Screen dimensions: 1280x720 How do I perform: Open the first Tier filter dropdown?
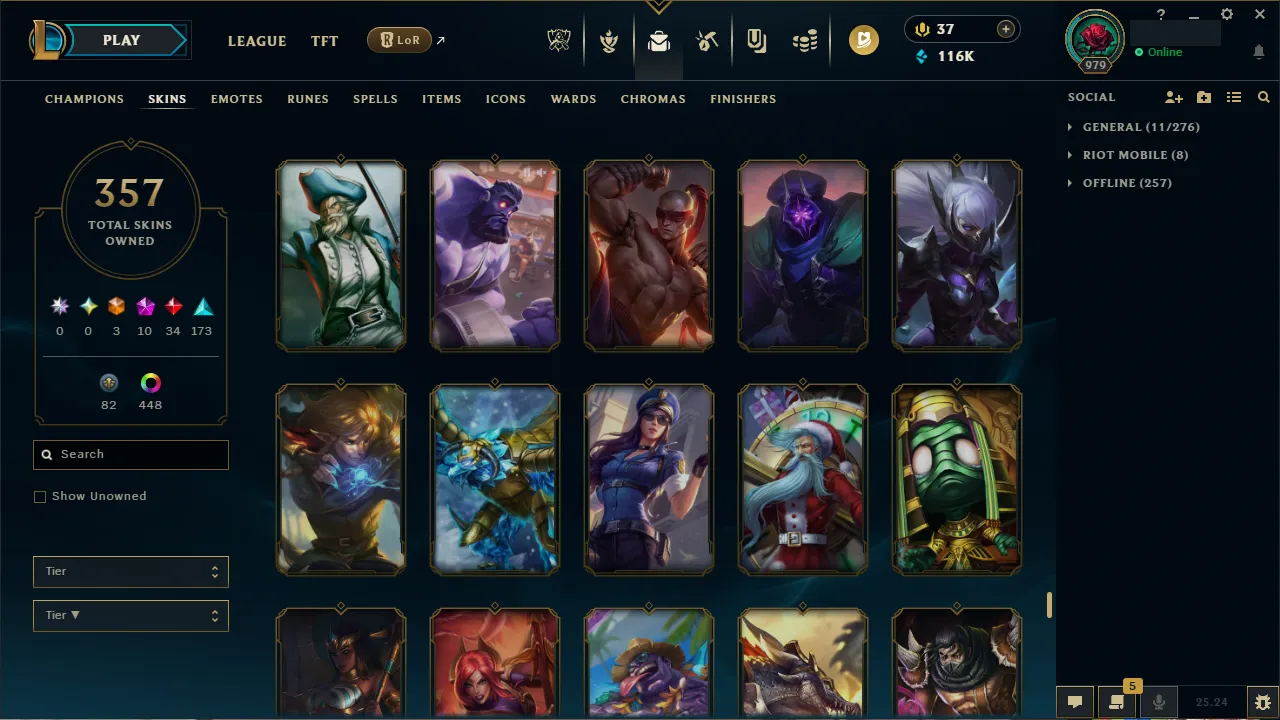pyautogui.click(x=130, y=571)
